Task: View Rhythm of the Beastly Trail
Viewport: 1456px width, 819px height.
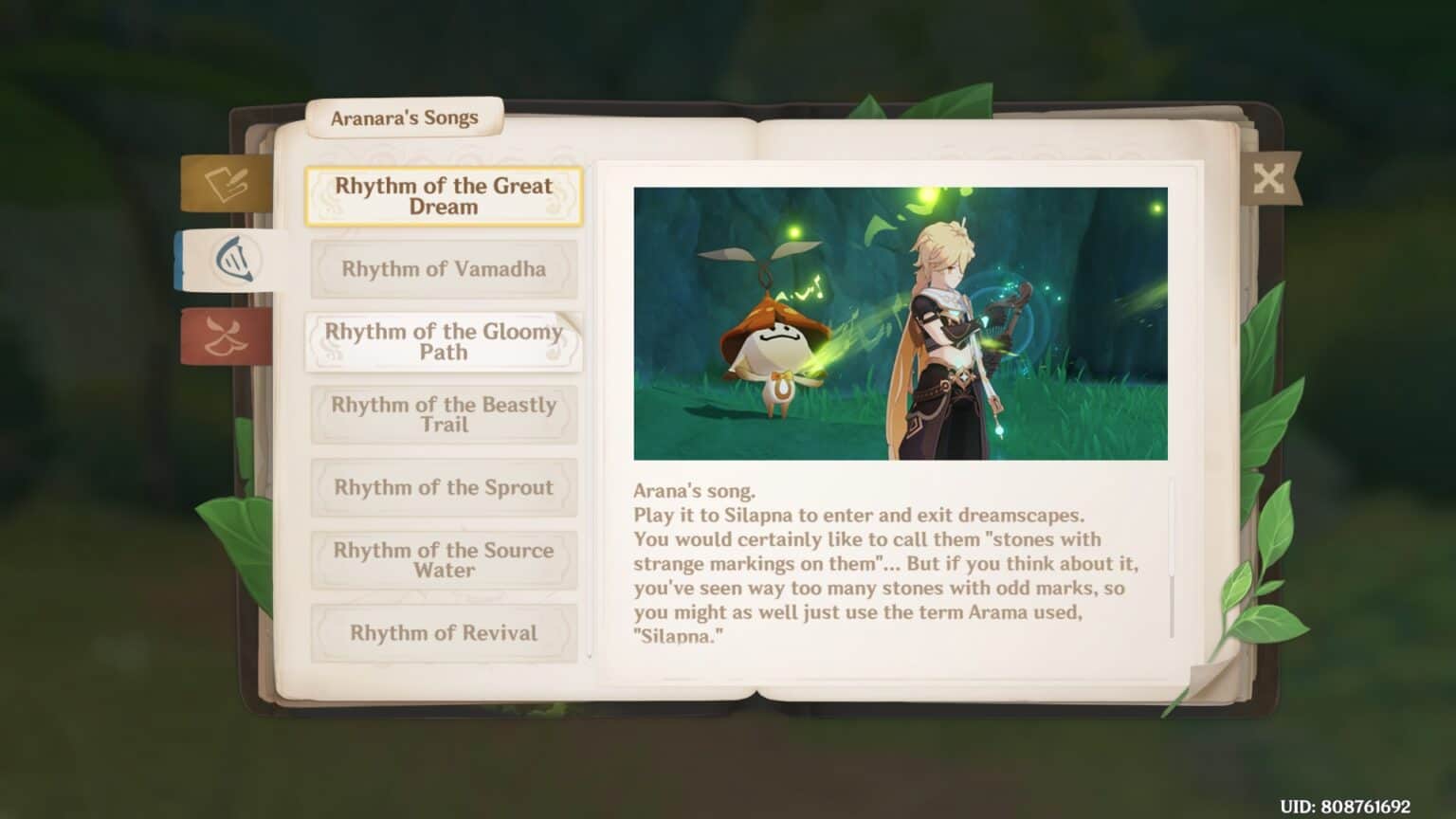Action: click(444, 415)
